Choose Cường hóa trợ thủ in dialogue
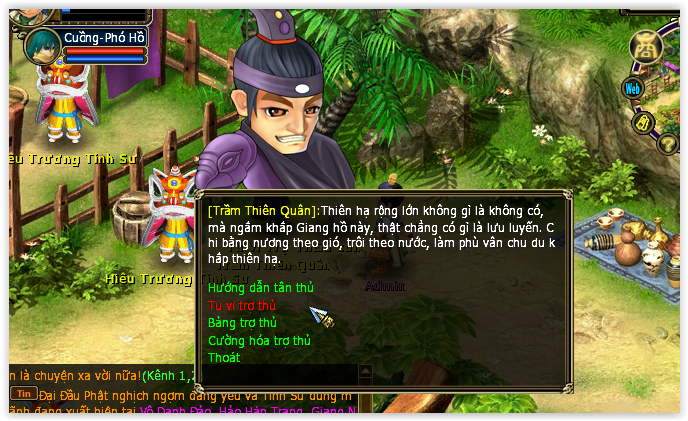Image resolution: width=688 pixels, height=421 pixels. pos(259,341)
